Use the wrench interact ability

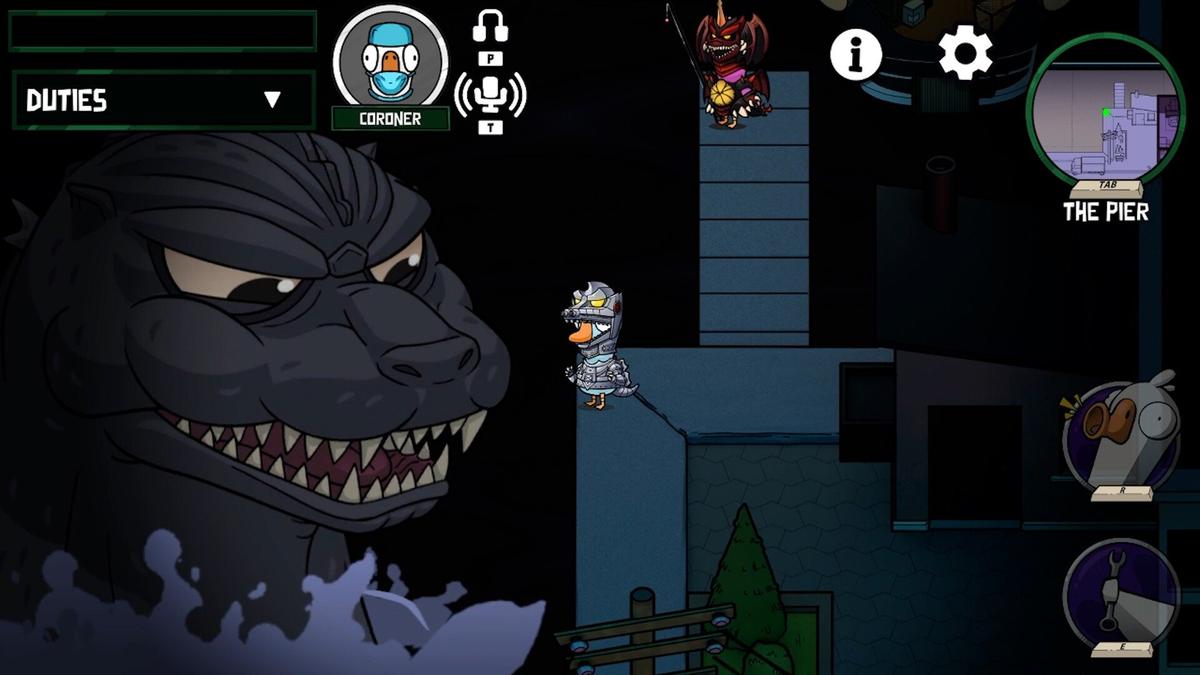coord(1120,593)
